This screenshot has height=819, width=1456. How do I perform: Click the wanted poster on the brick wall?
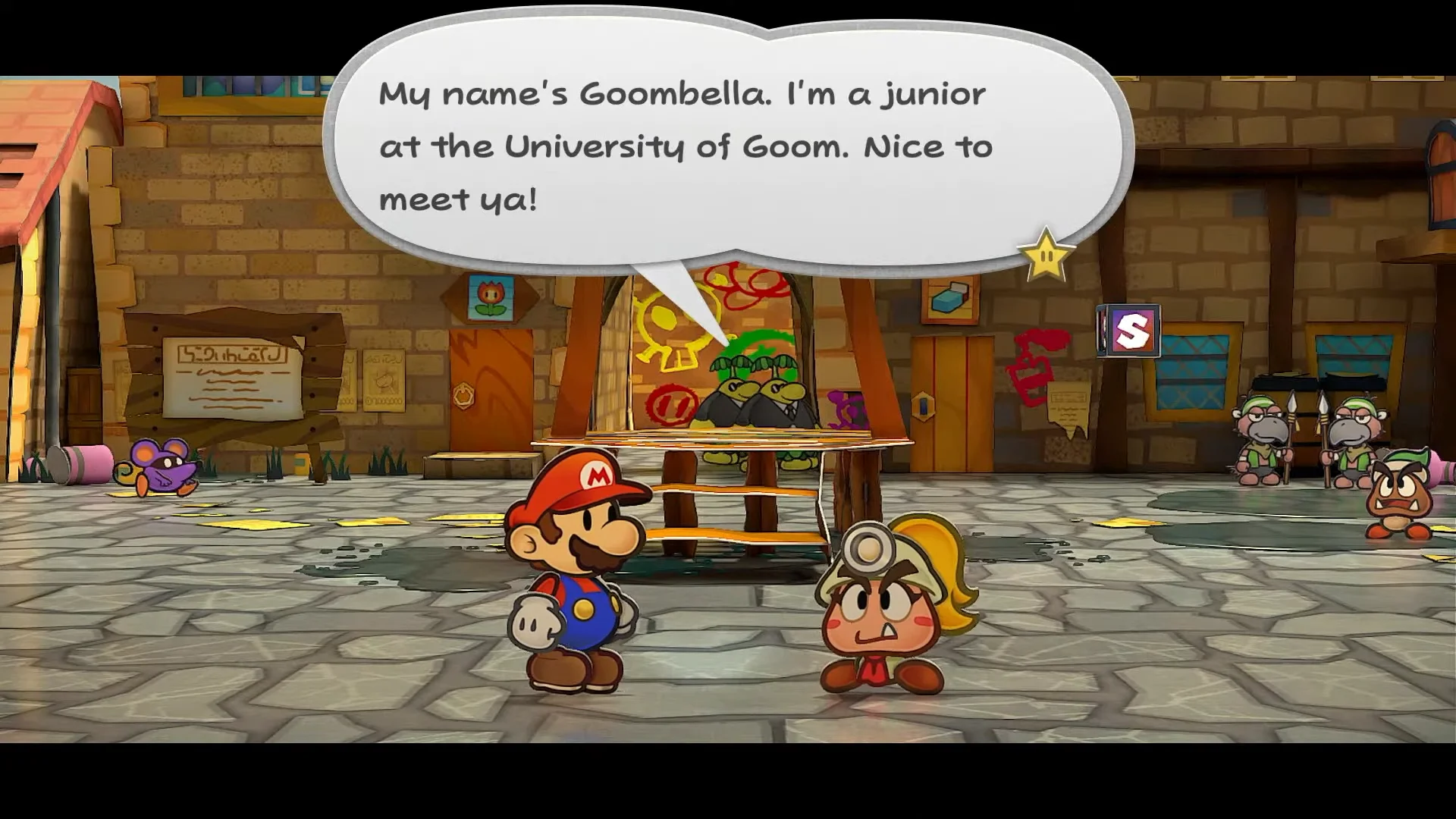click(x=383, y=379)
